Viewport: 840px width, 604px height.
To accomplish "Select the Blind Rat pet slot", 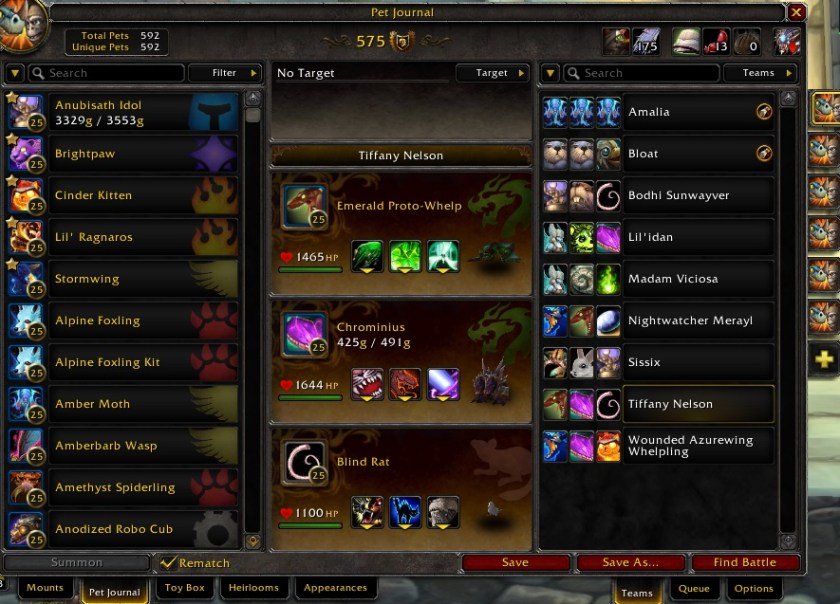I will (x=400, y=488).
